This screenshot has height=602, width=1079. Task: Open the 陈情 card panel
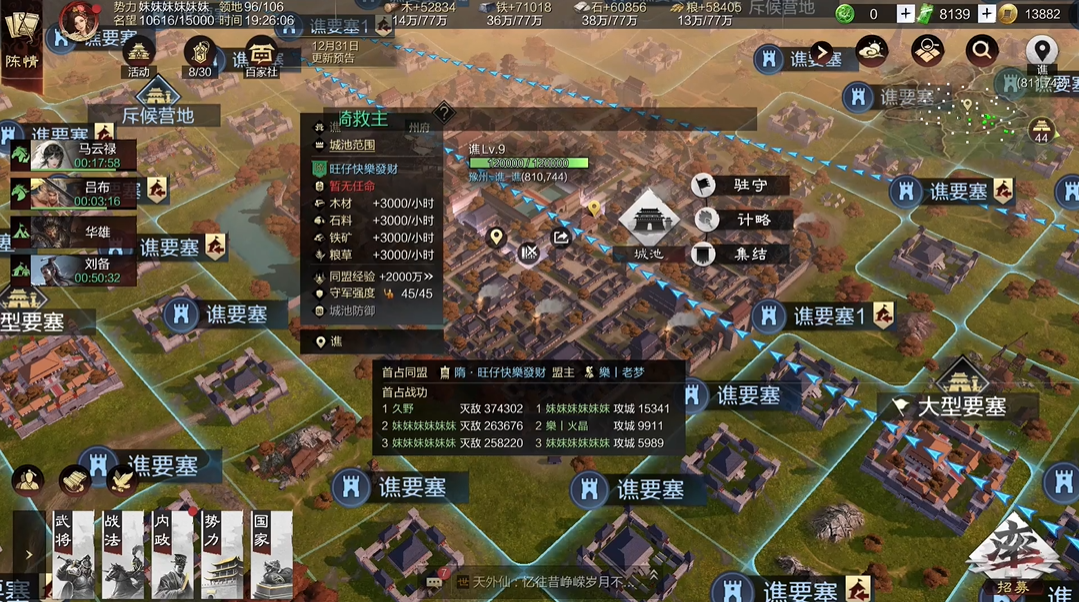20,45
